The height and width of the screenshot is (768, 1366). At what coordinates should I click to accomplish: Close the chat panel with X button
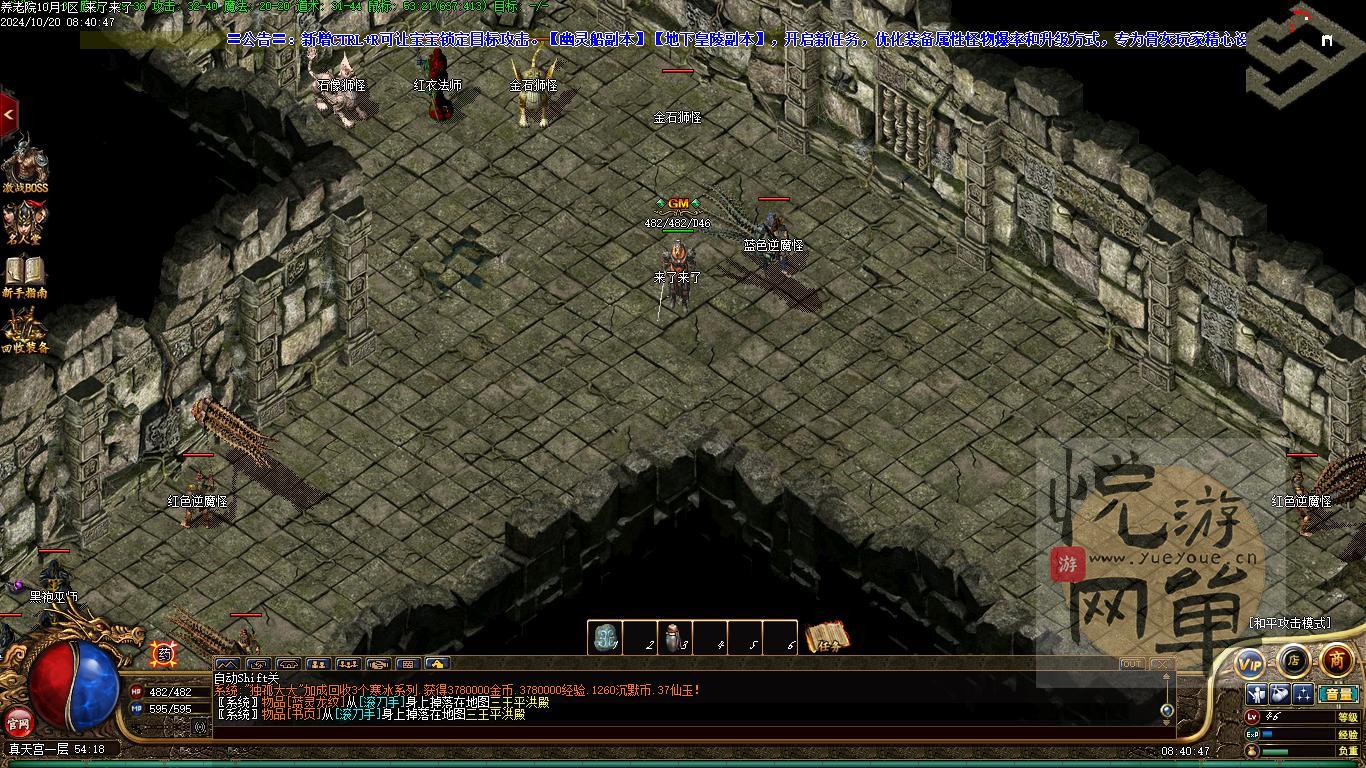[x=1160, y=663]
